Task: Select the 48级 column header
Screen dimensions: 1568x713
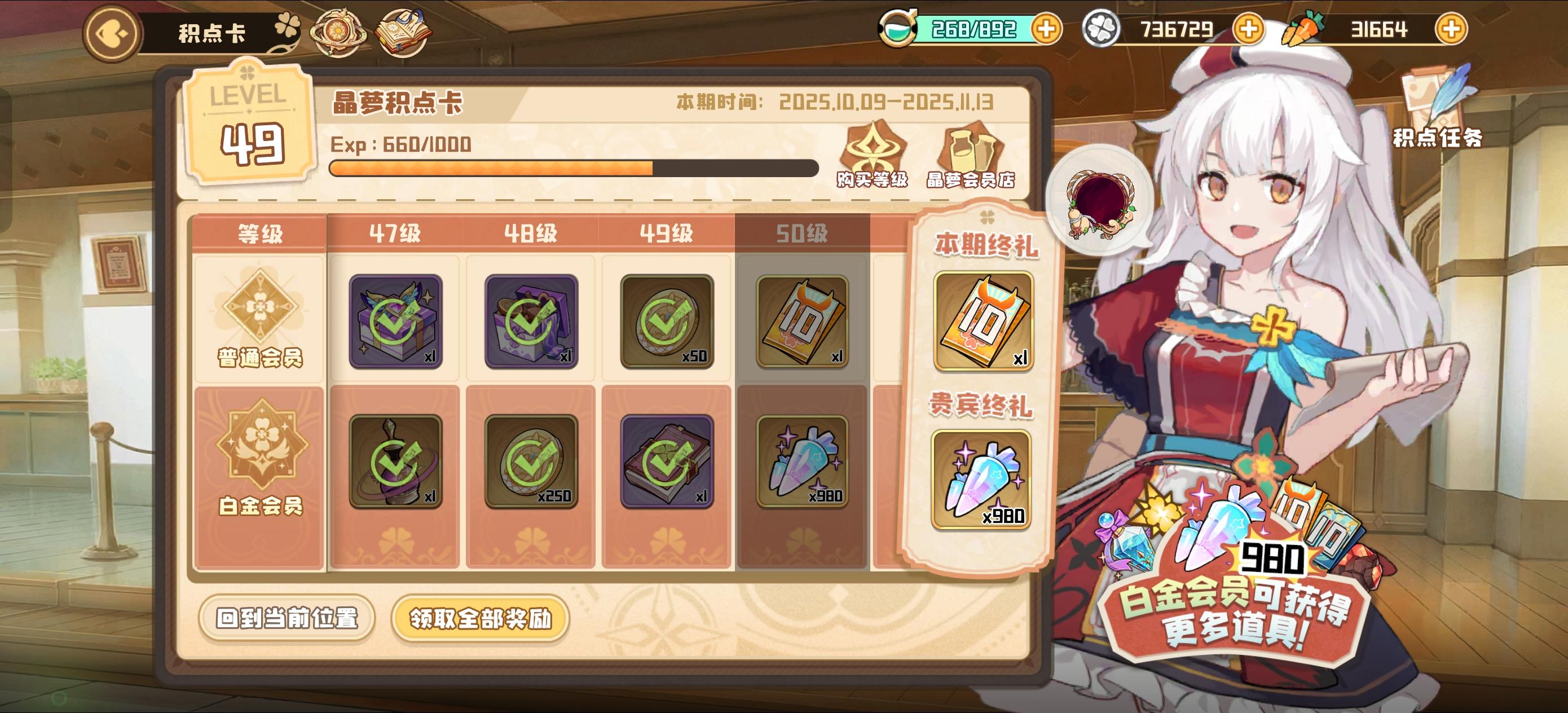Action: click(531, 232)
